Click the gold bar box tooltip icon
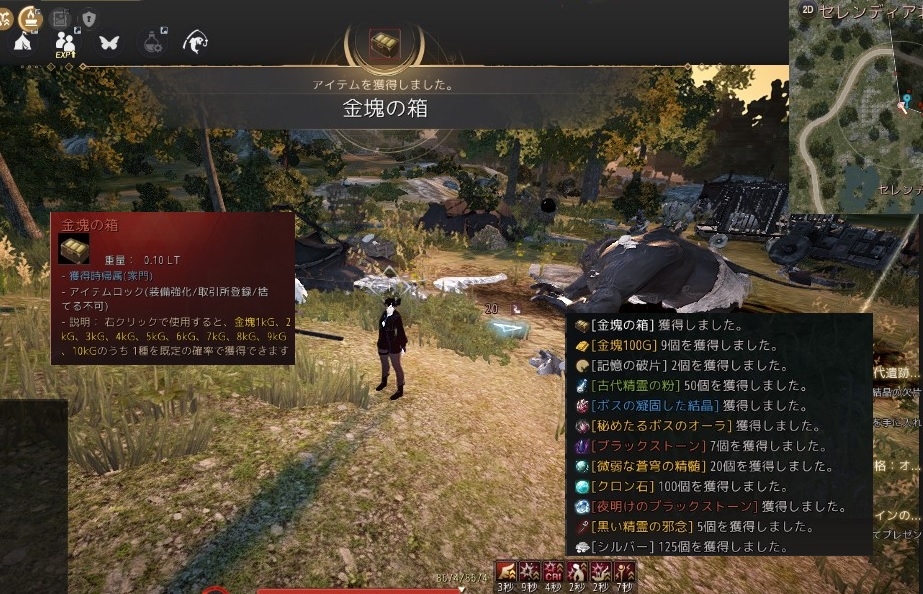 (x=74, y=249)
